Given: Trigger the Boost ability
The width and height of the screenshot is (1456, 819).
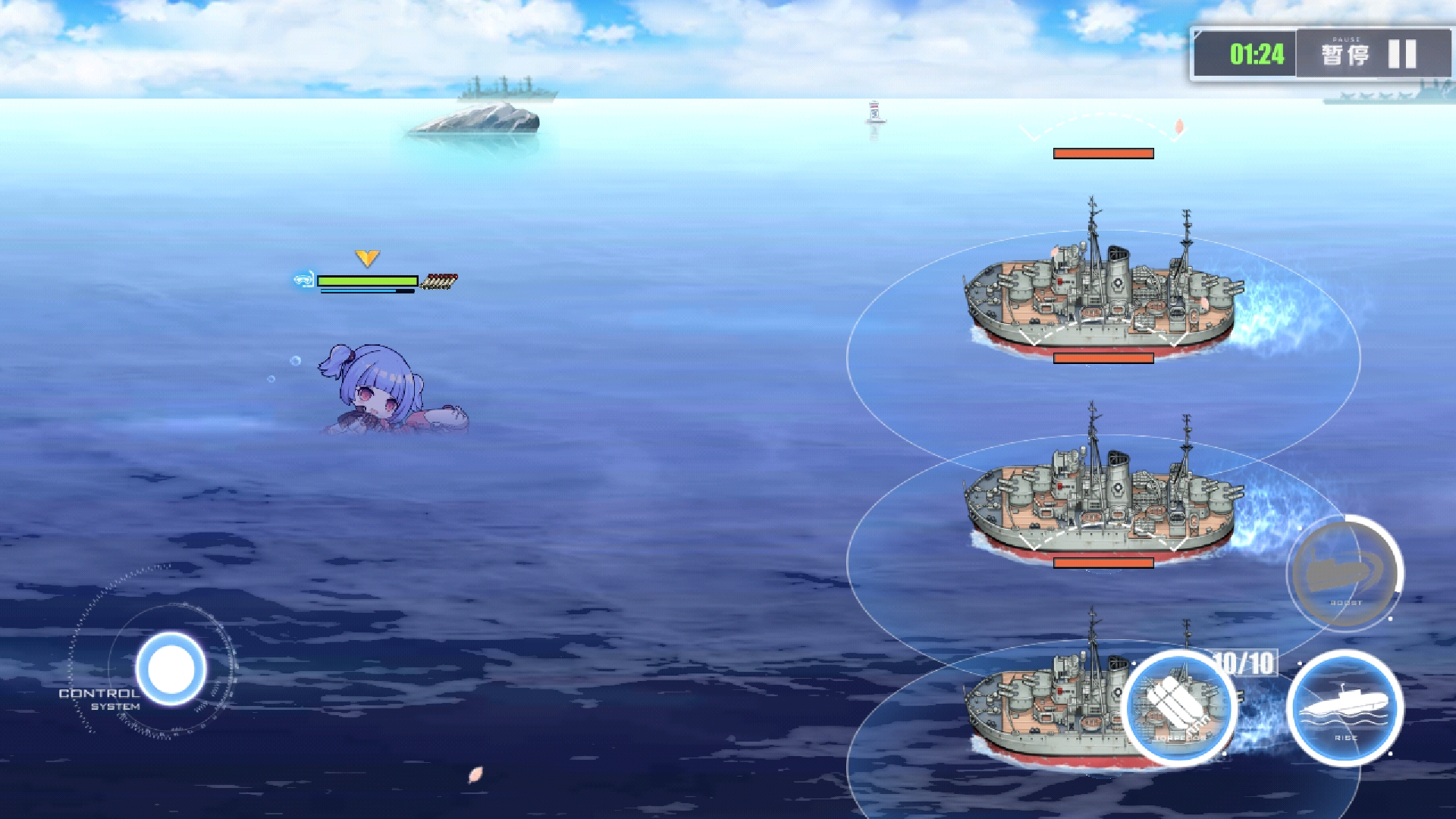Looking at the screenshot, I should (x=1345, y=573).
